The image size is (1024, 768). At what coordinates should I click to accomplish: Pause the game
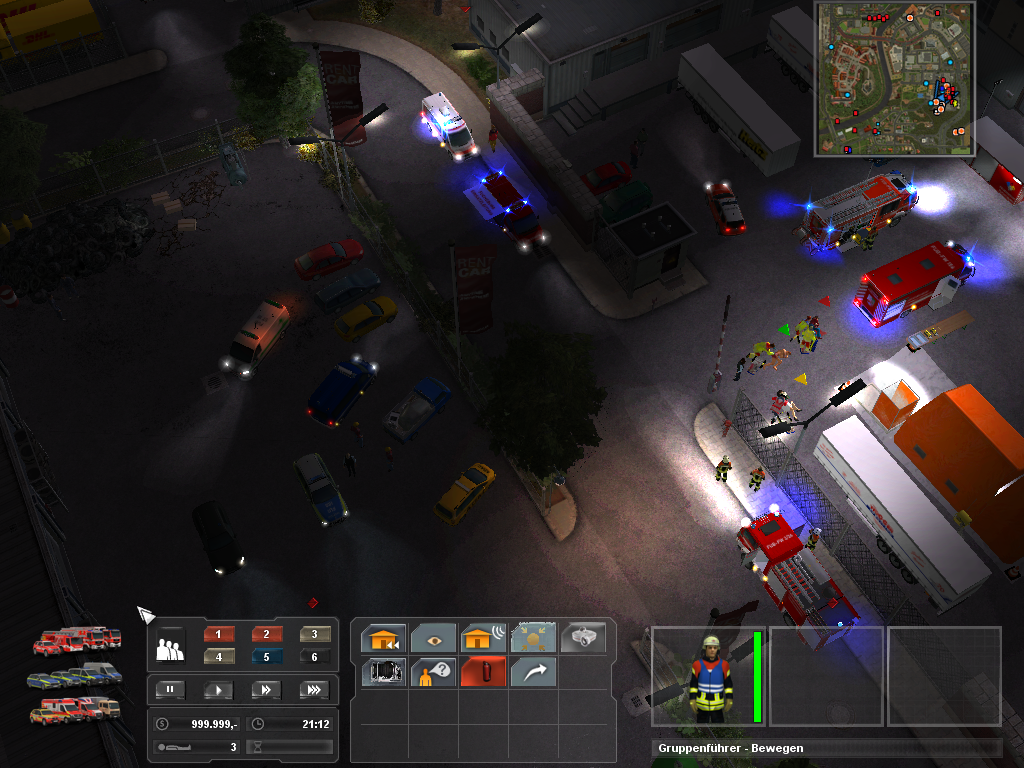[172, 689]
